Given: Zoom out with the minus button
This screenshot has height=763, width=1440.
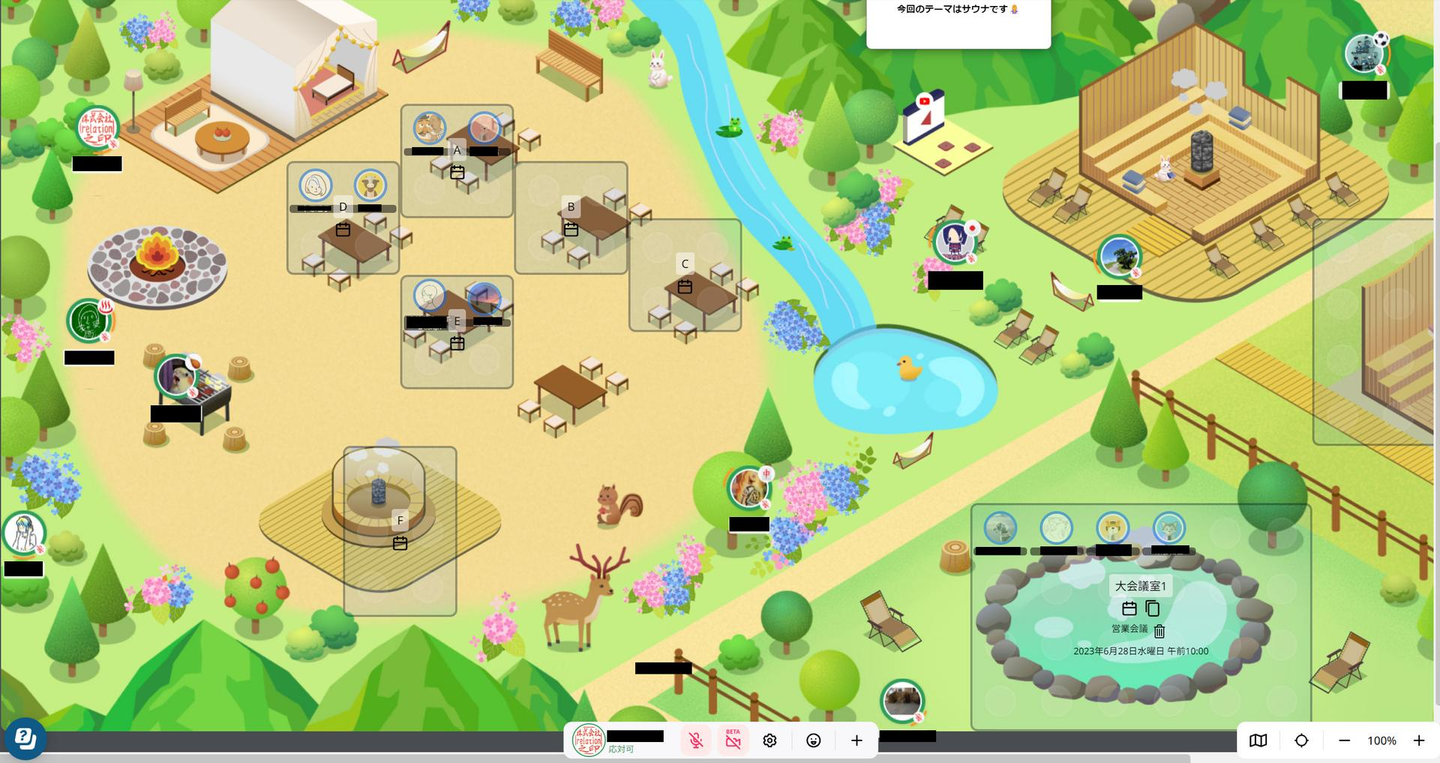Looking at the screenshot, I should tap(1345, 741).
